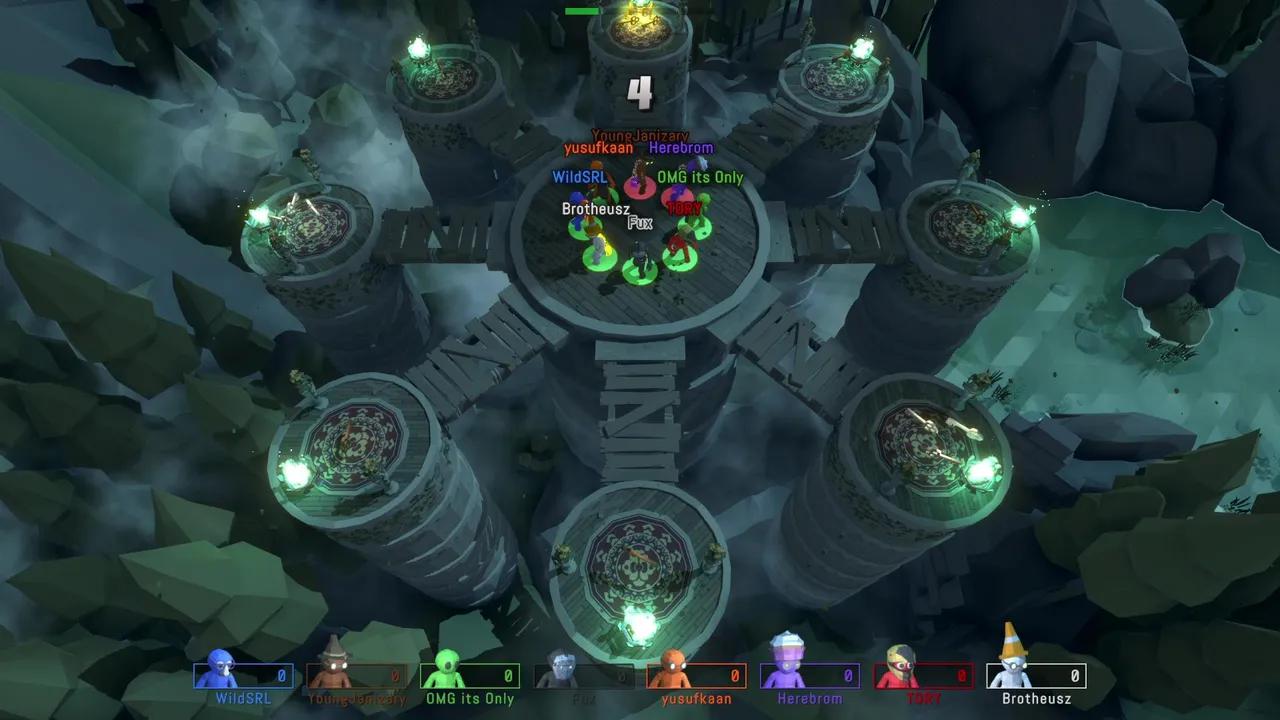Select WildSRL's blue player panel
Viewport: 1280px width, 720px height.
[x=243, y=676]
